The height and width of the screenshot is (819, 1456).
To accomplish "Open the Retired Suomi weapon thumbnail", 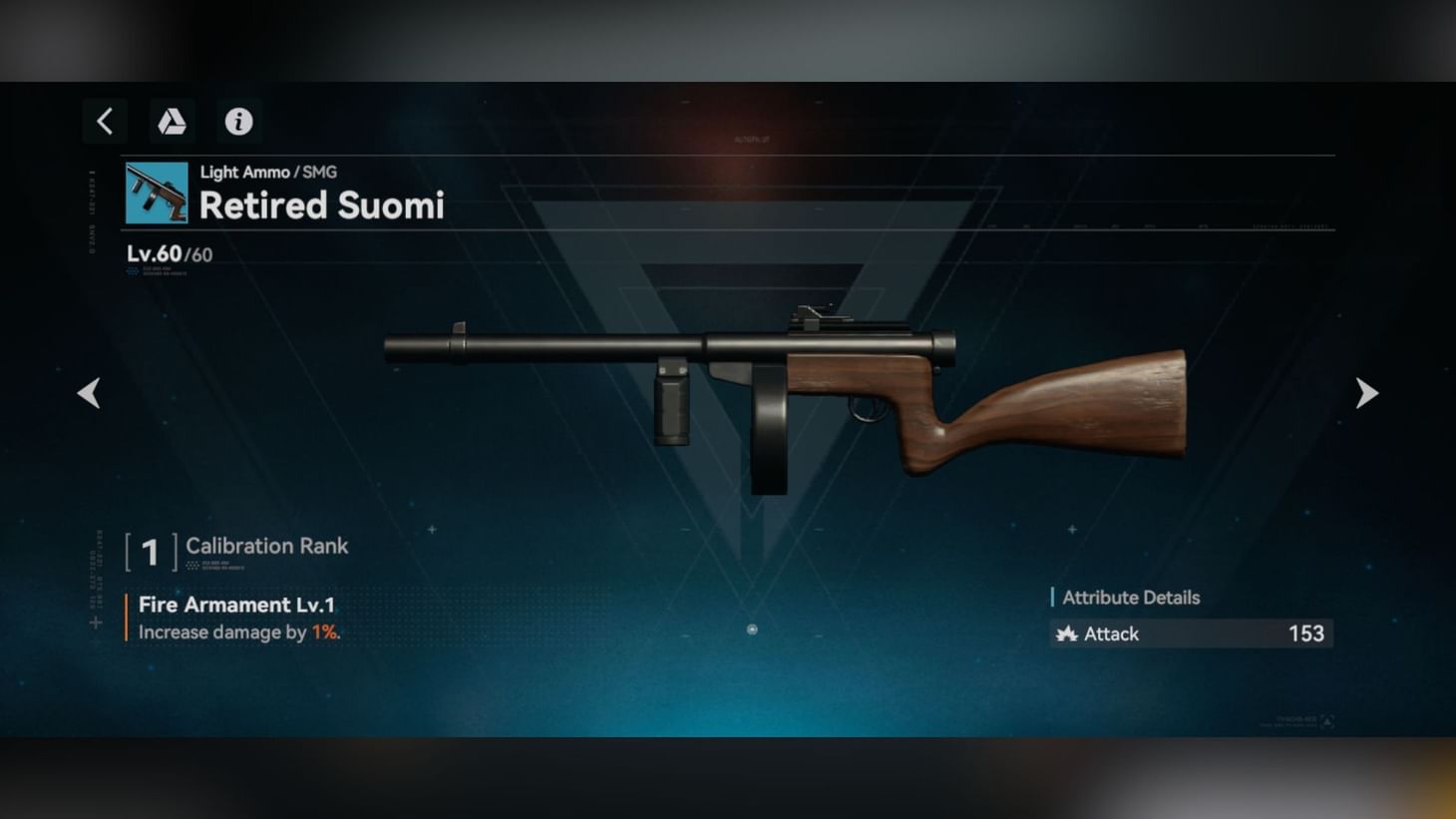I will coord(155,192).
